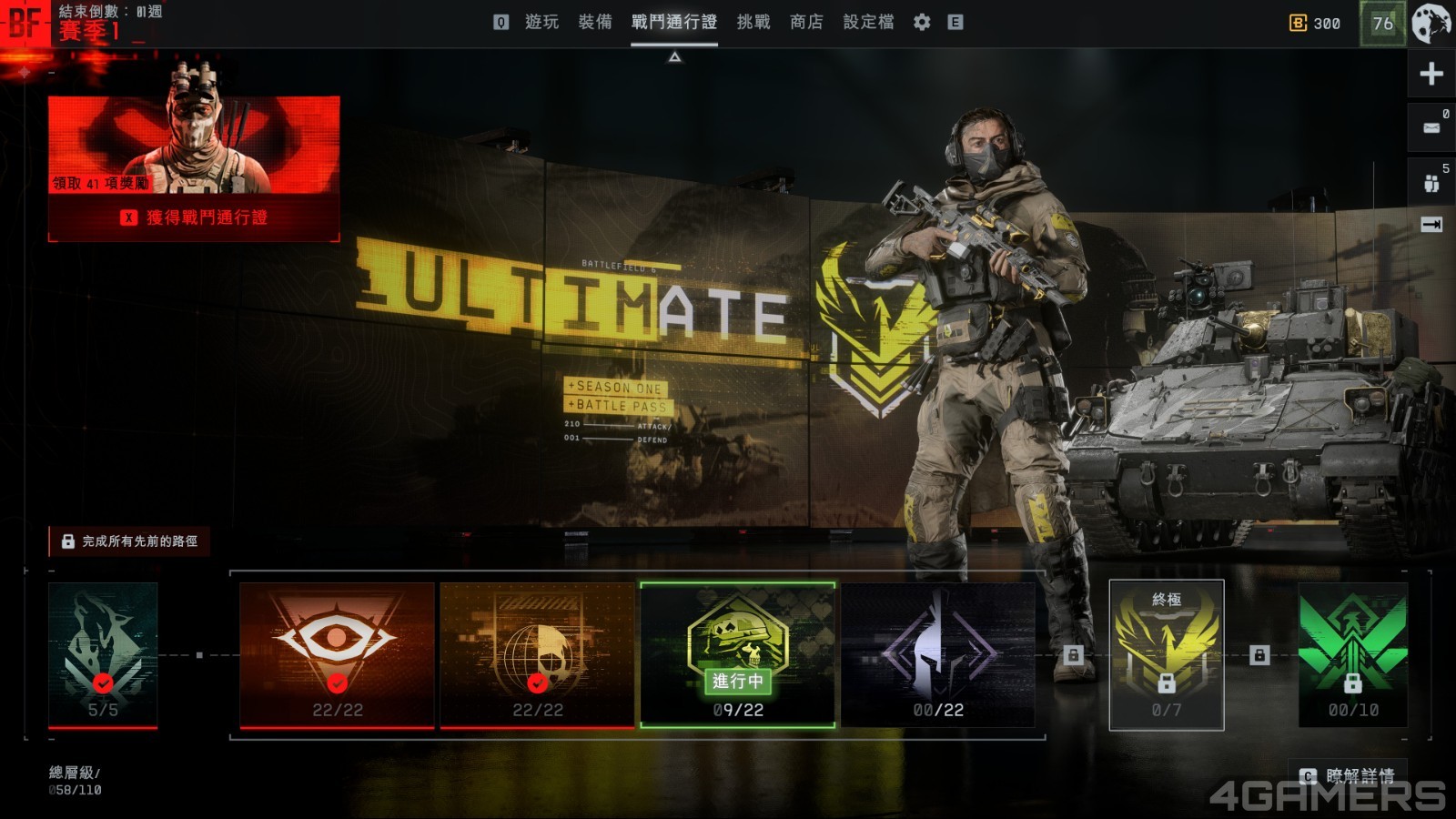Switch to the 設定檔 tab

pos(868,22)
